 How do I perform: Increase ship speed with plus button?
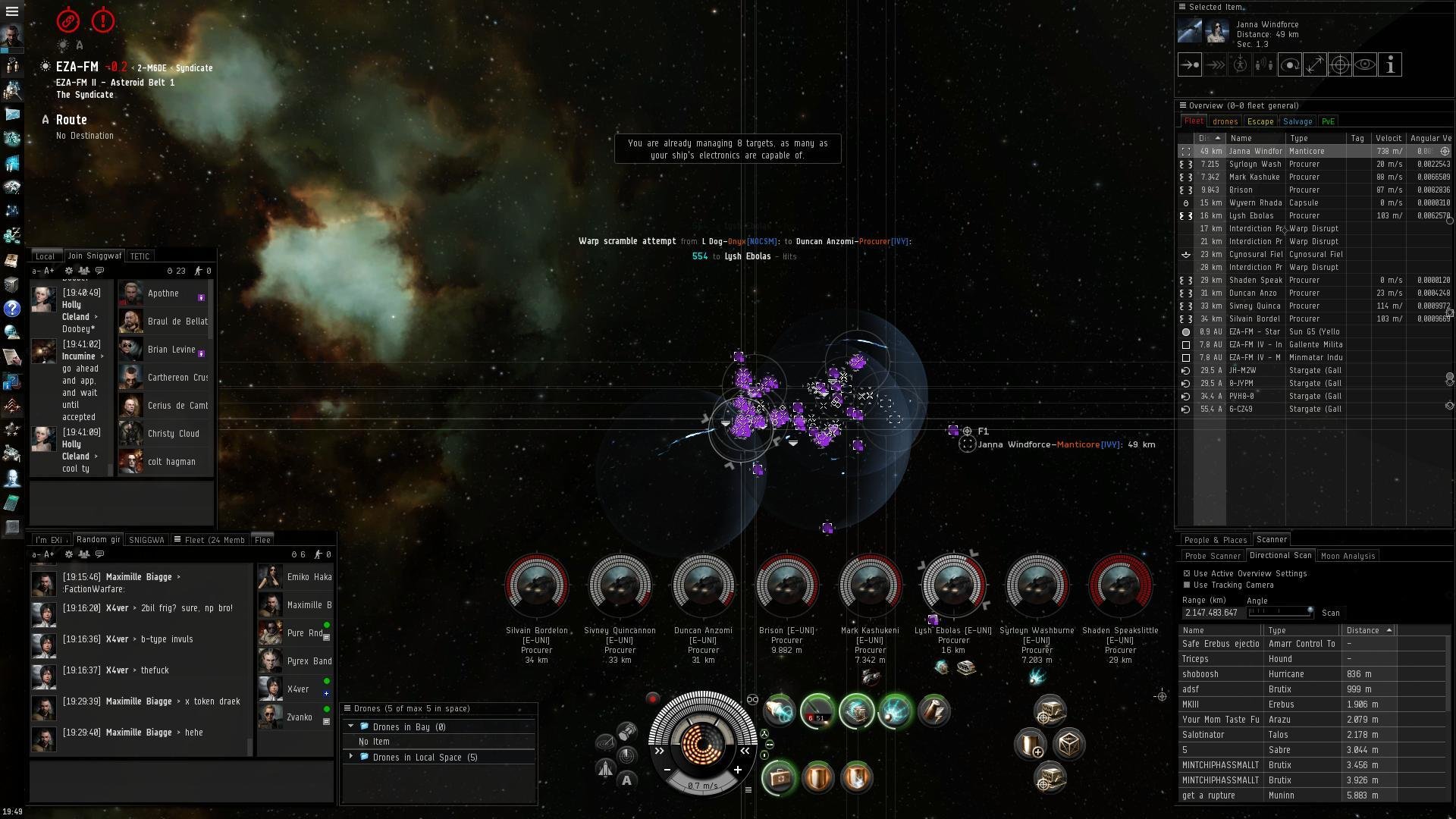tap(737, 770)
